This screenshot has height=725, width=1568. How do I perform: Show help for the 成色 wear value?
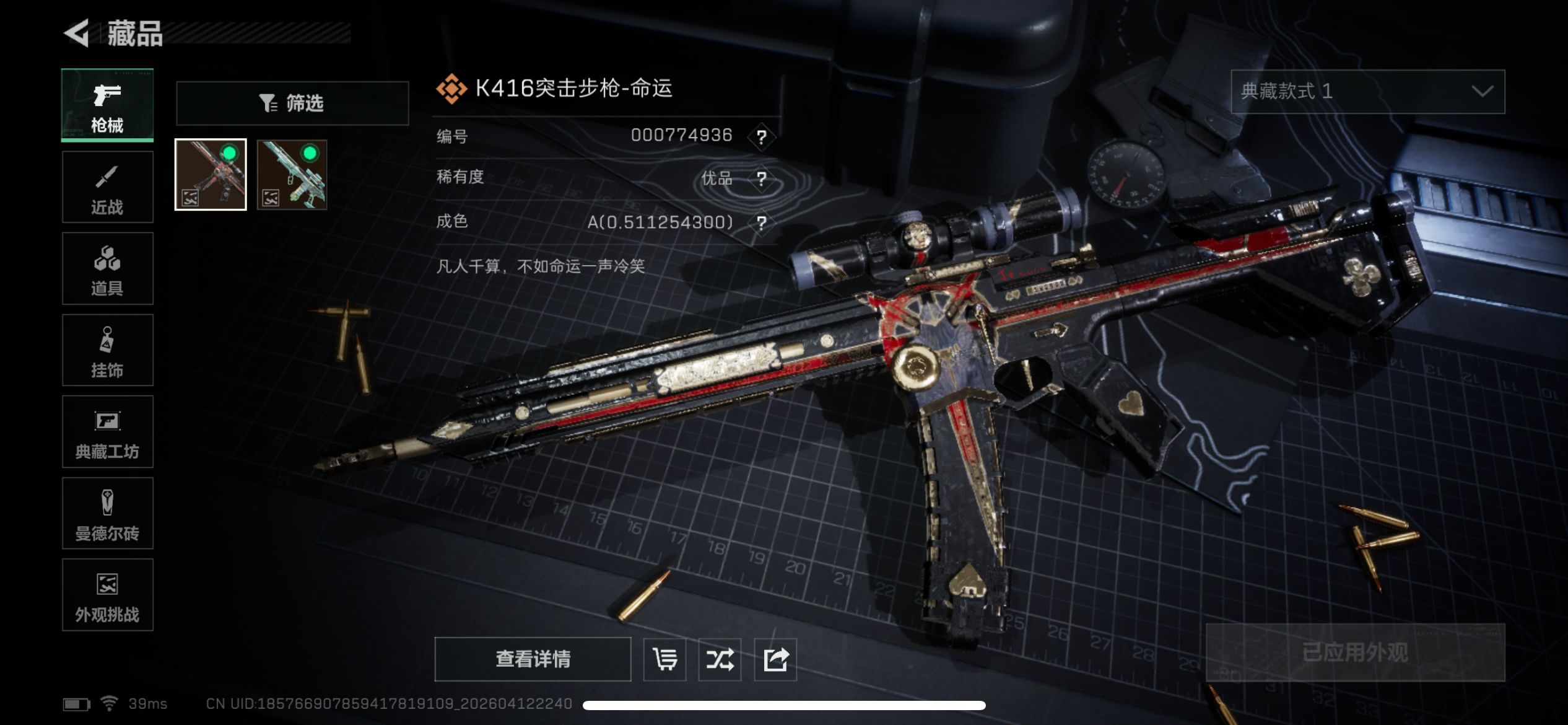tap(761, 222)
